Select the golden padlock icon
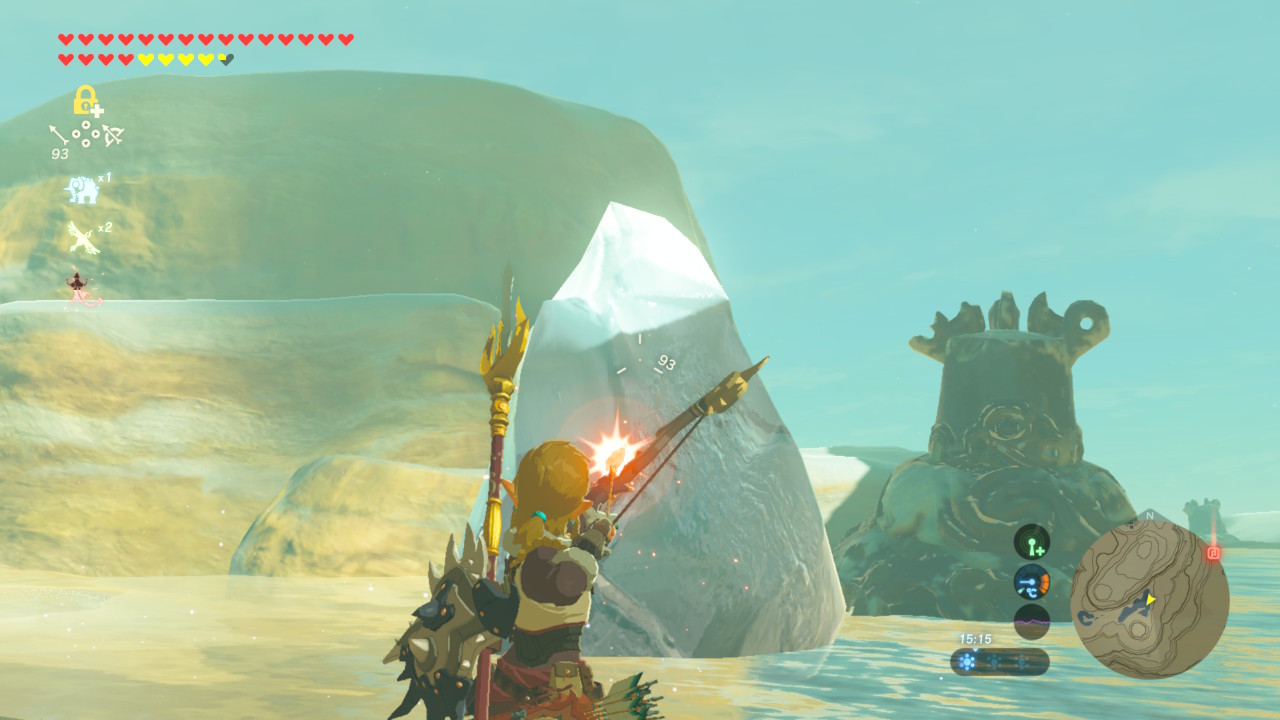The width and height of the screenshot is (1280, 720). point(86,100)
